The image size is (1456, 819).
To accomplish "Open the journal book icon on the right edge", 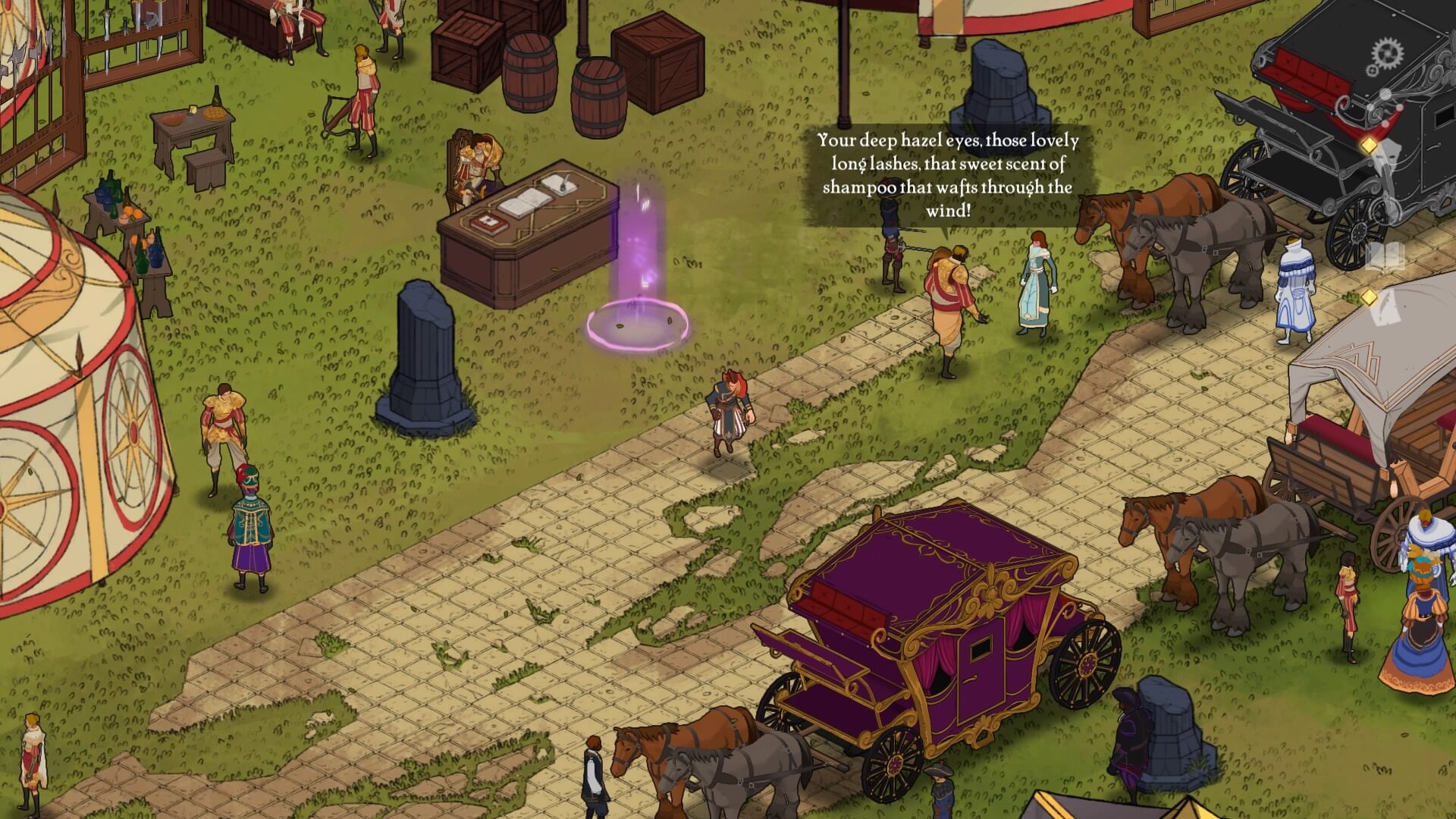I will coord(1385,258).
